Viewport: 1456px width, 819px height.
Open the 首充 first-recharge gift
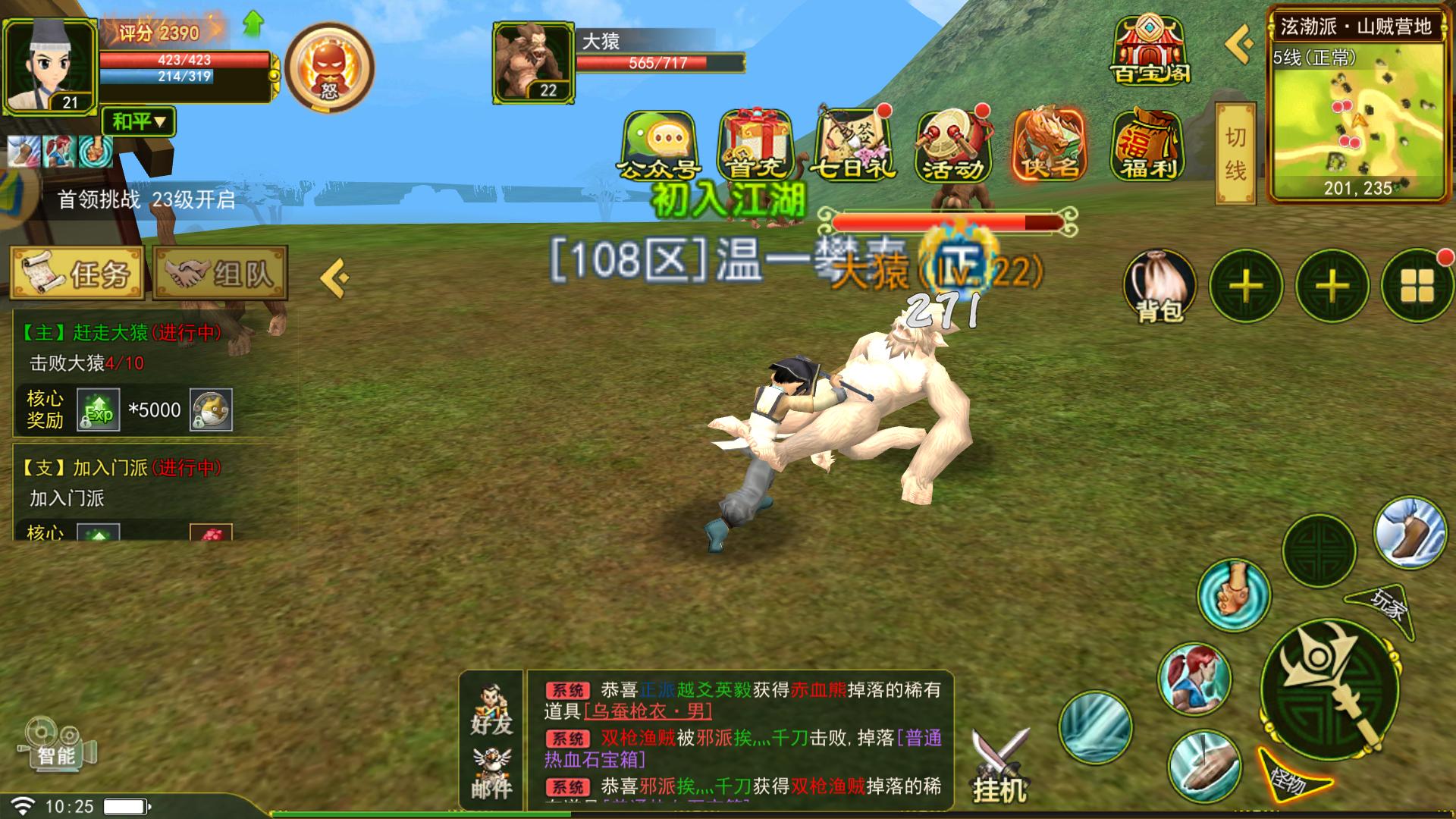(755, 146)
